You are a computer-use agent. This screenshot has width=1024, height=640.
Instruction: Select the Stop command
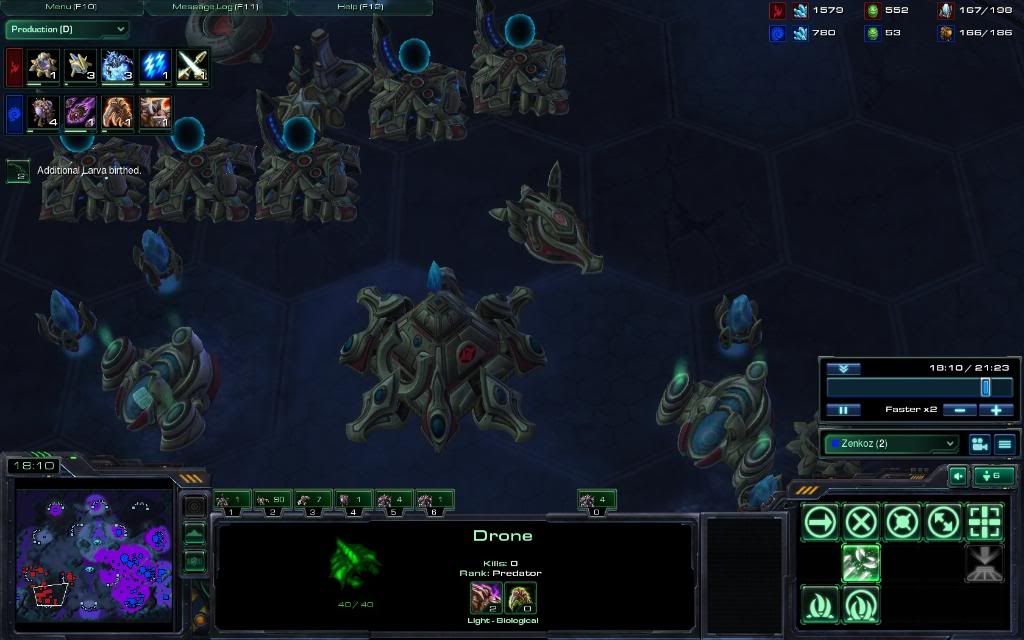pyautogui.click(x=861, y=521)
